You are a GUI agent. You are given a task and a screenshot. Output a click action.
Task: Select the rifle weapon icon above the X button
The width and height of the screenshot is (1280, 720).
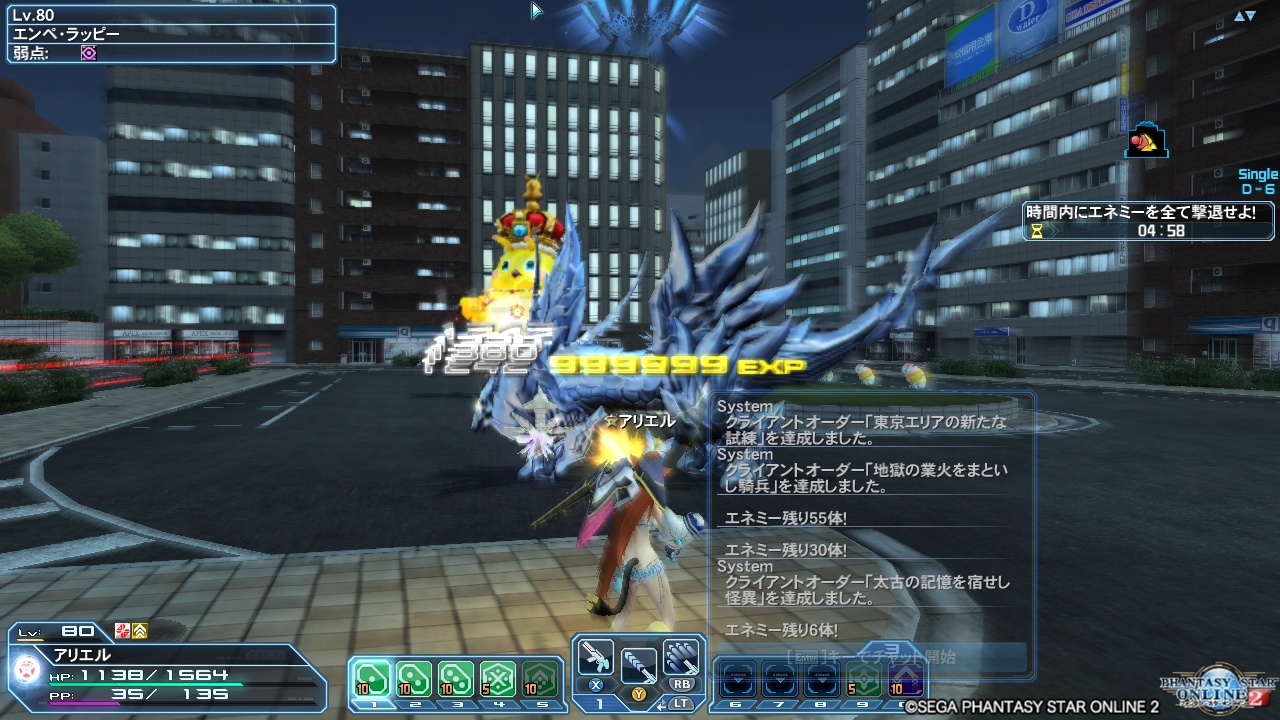coord(595,655)
